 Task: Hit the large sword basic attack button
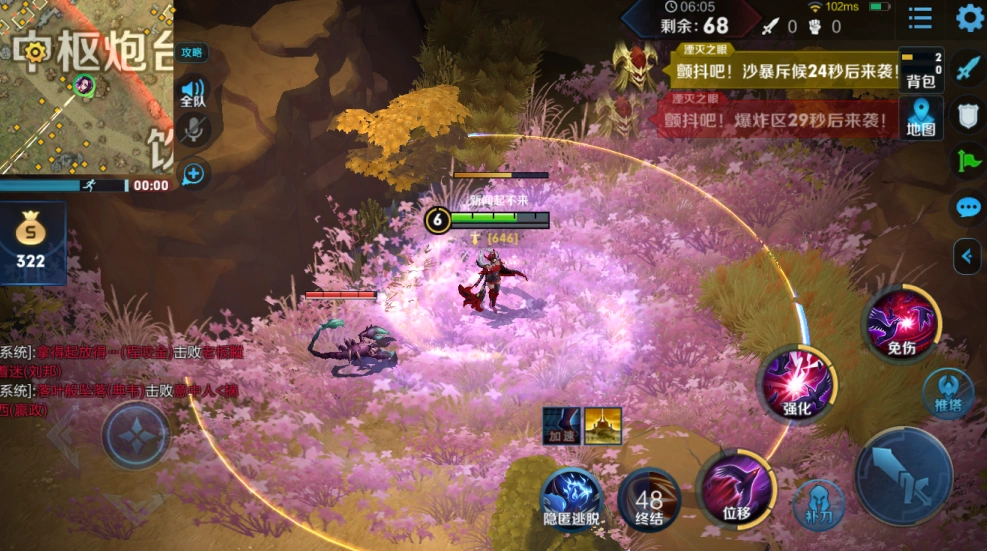click(x=904, y=476)
